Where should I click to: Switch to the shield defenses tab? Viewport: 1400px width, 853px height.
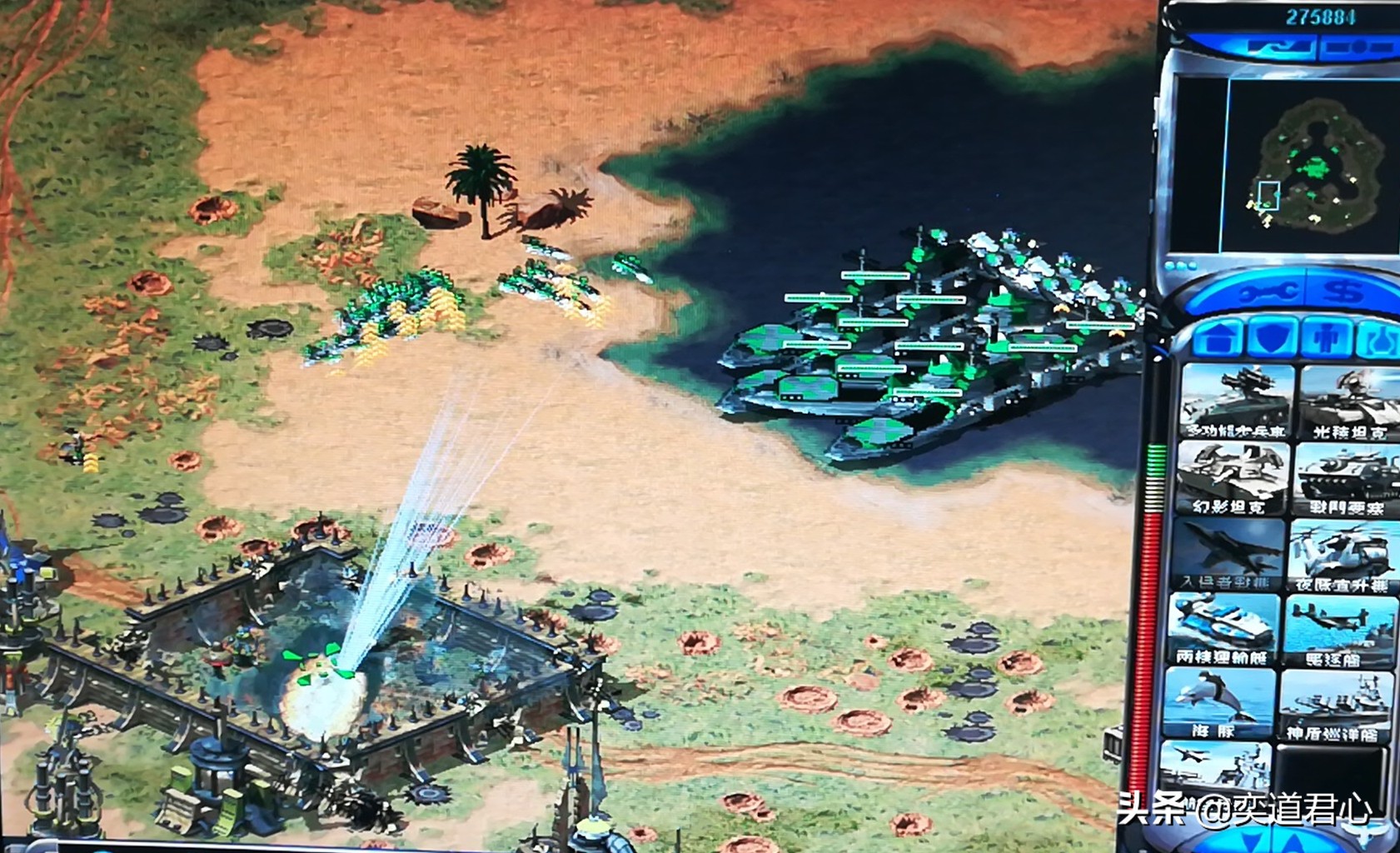point(1274,337)
